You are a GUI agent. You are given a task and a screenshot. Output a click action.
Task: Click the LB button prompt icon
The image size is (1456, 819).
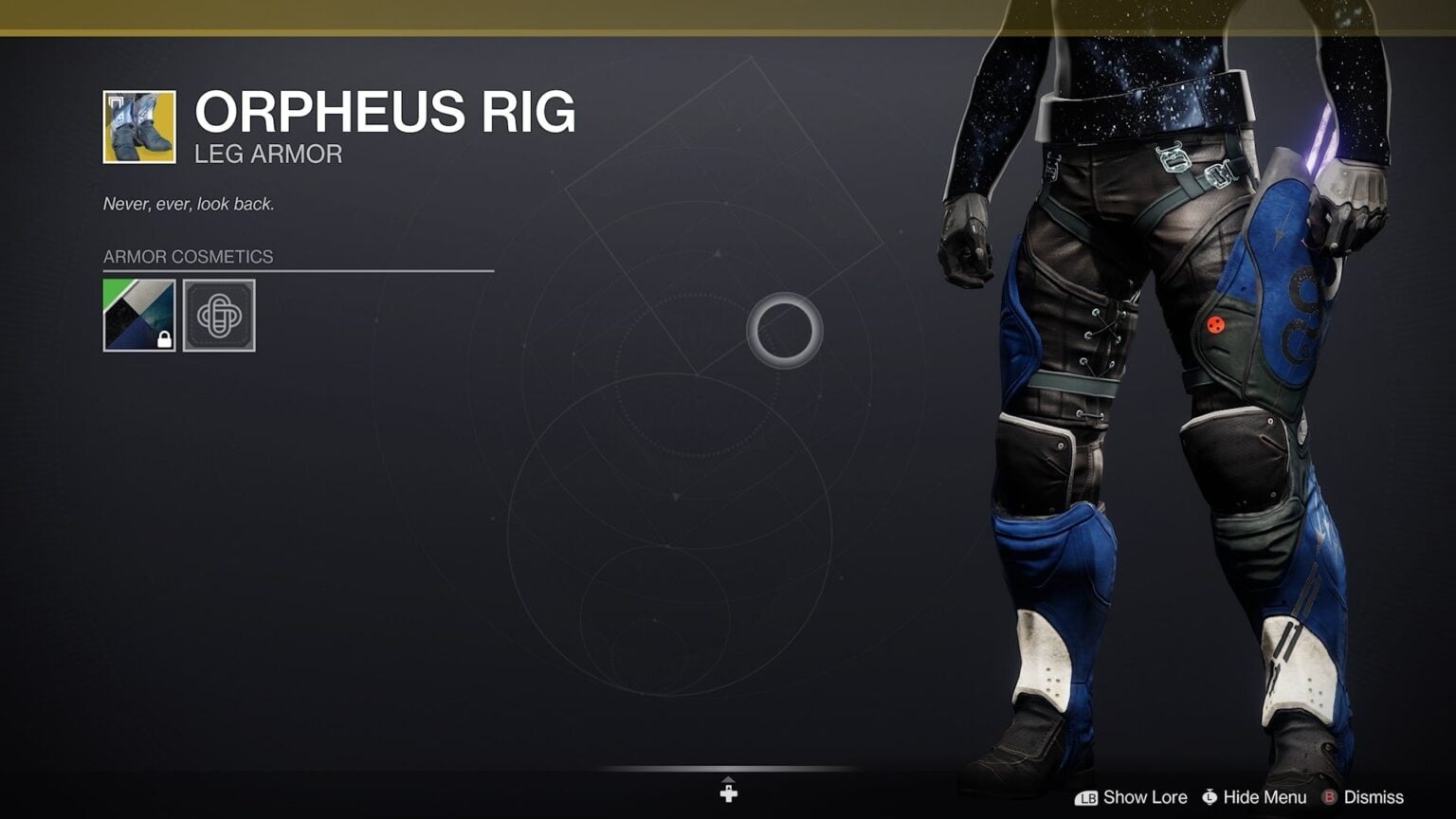pos(1088,797)
